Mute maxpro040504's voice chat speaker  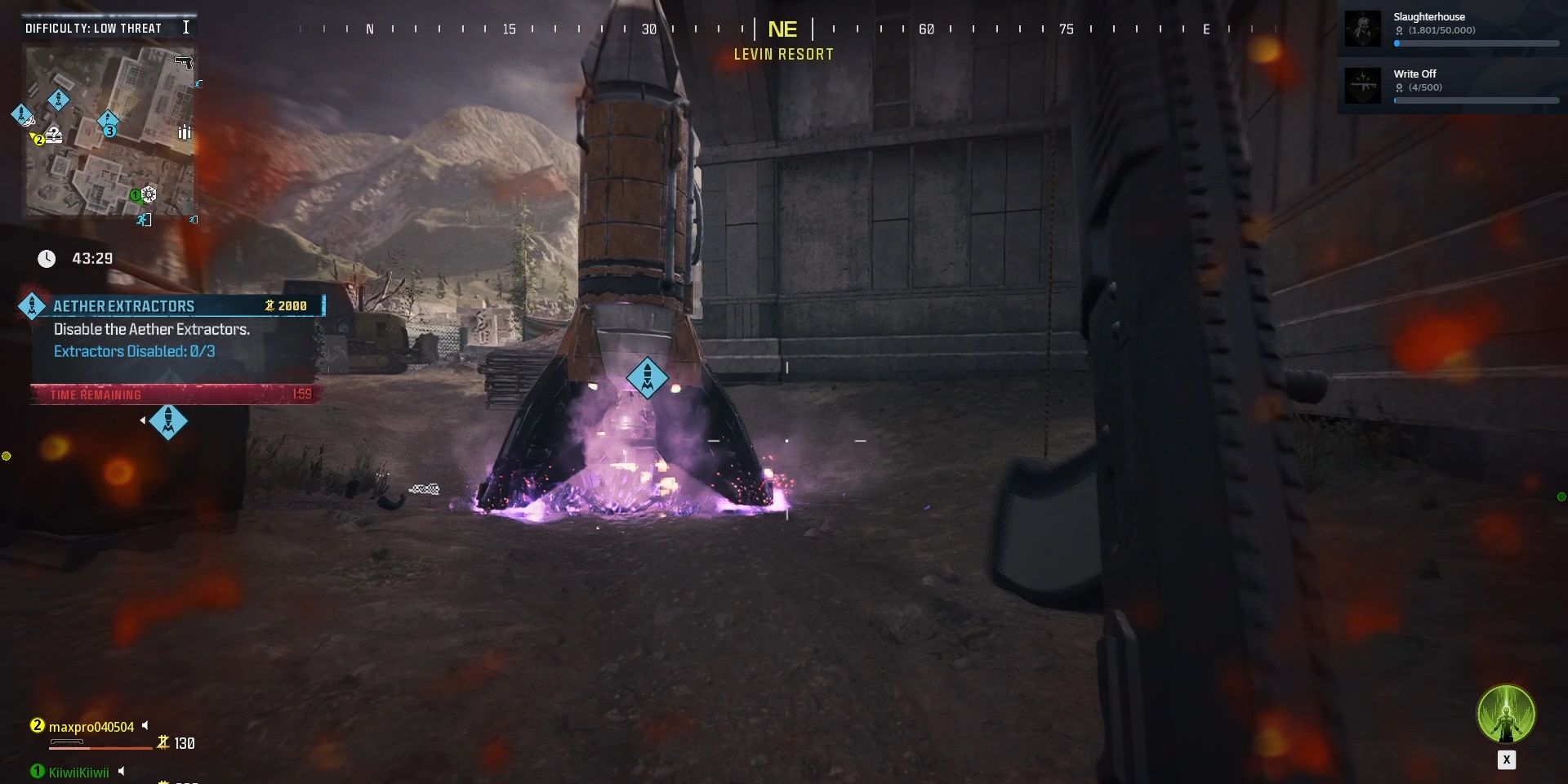tap(145, 724)
